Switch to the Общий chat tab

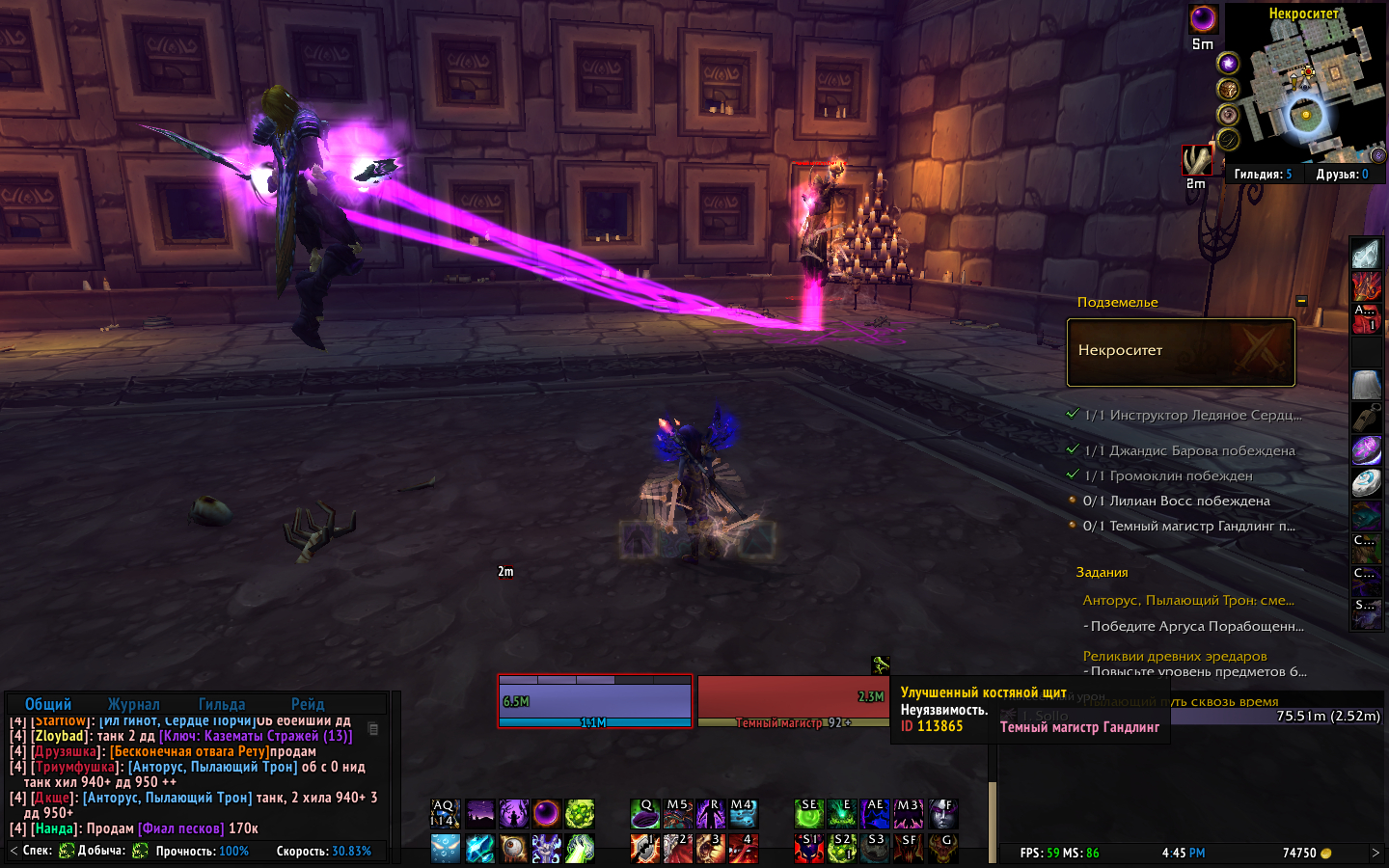coord(48,704)
